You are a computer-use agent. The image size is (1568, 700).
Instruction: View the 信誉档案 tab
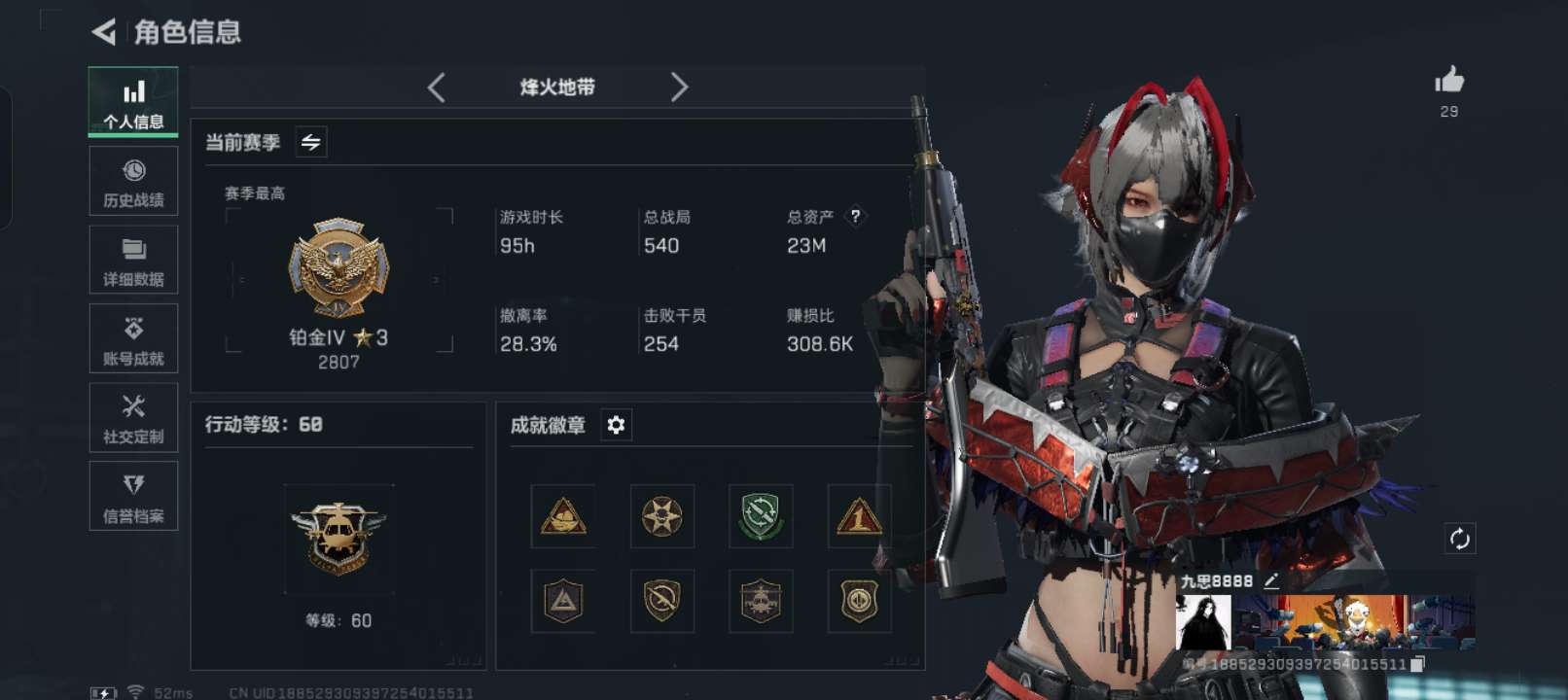(x=133, y=497)
